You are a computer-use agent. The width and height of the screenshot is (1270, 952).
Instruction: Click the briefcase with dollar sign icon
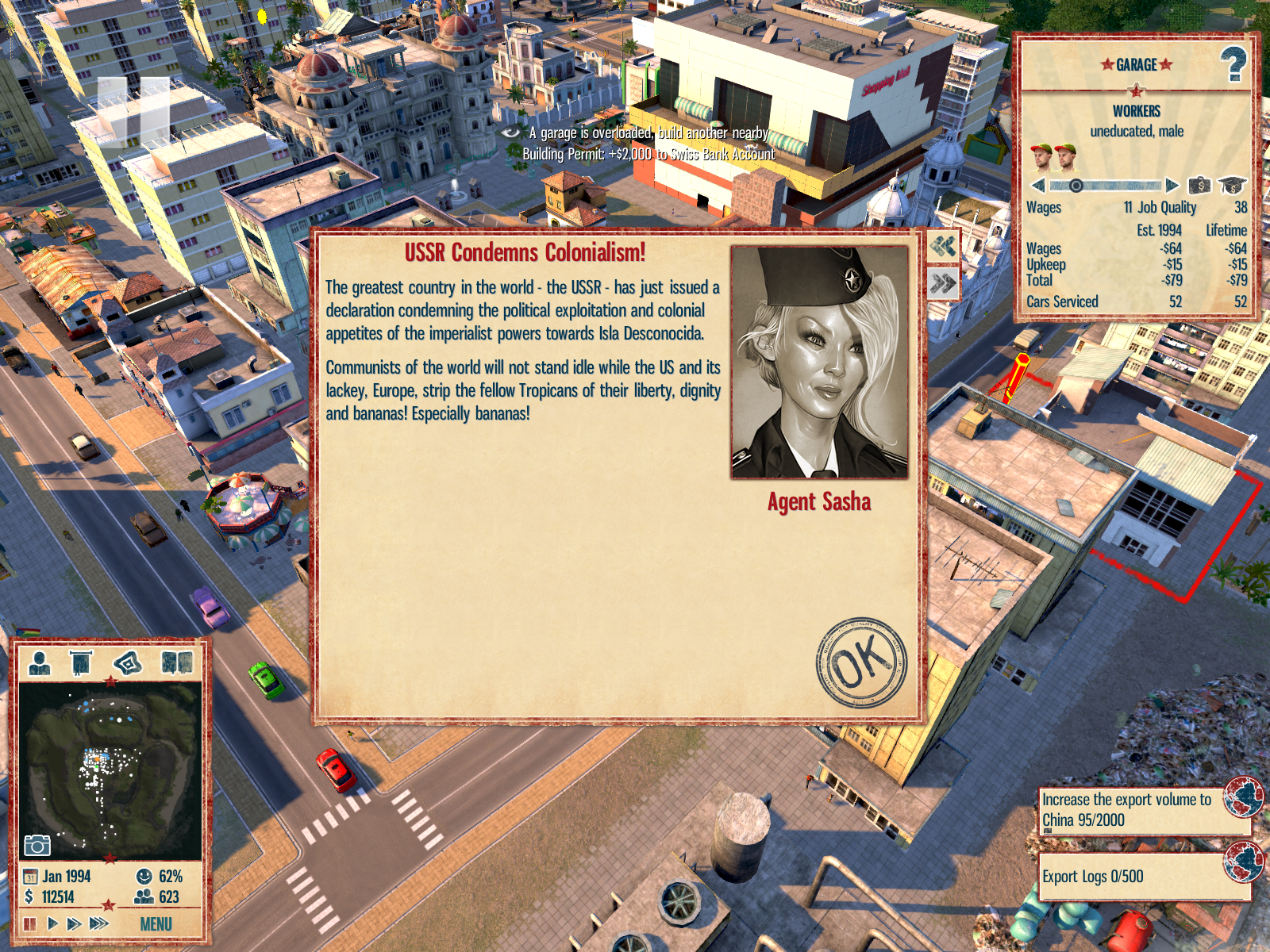coord(1199,186)
